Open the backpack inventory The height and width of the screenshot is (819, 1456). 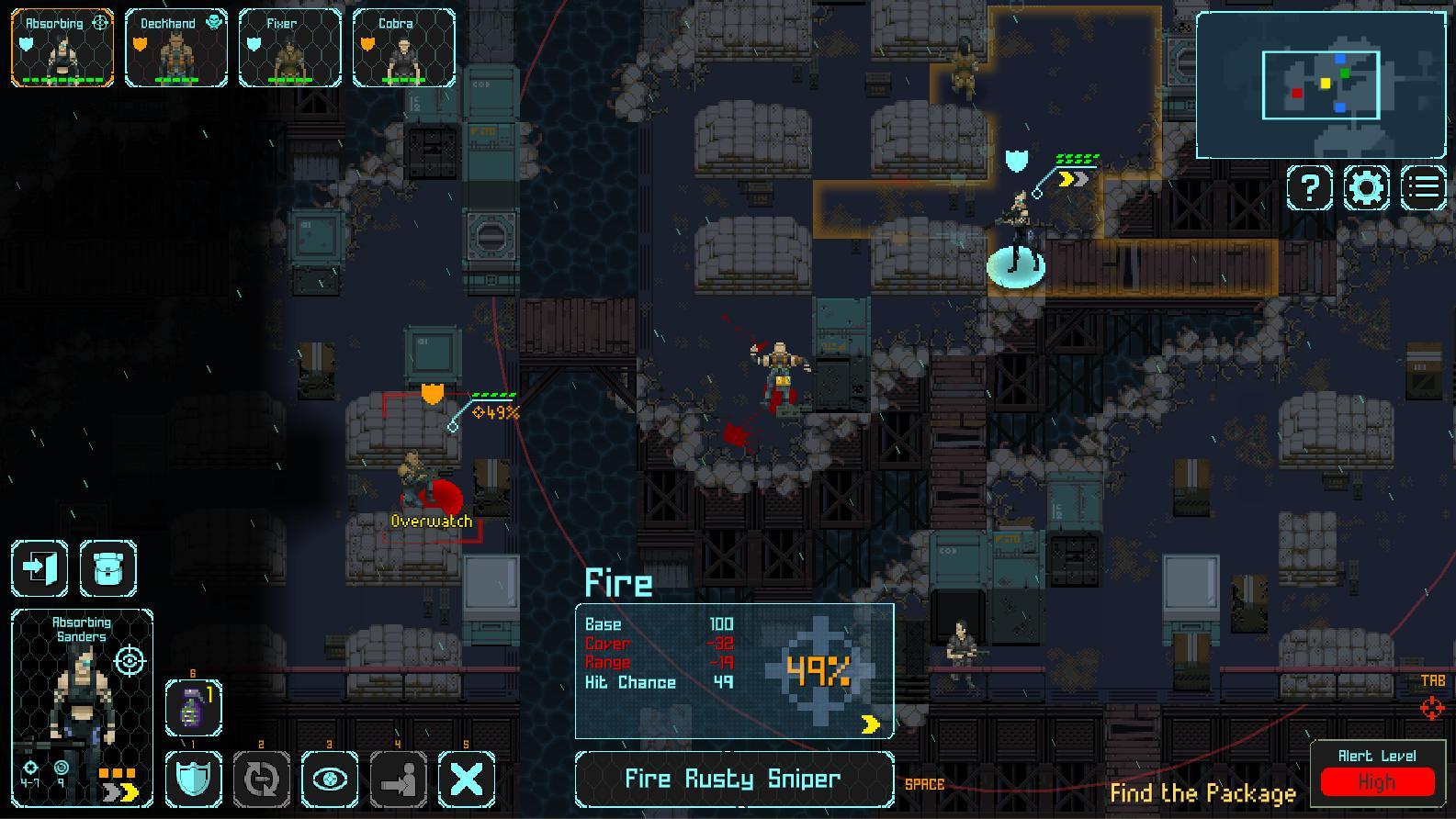(108, 568)
